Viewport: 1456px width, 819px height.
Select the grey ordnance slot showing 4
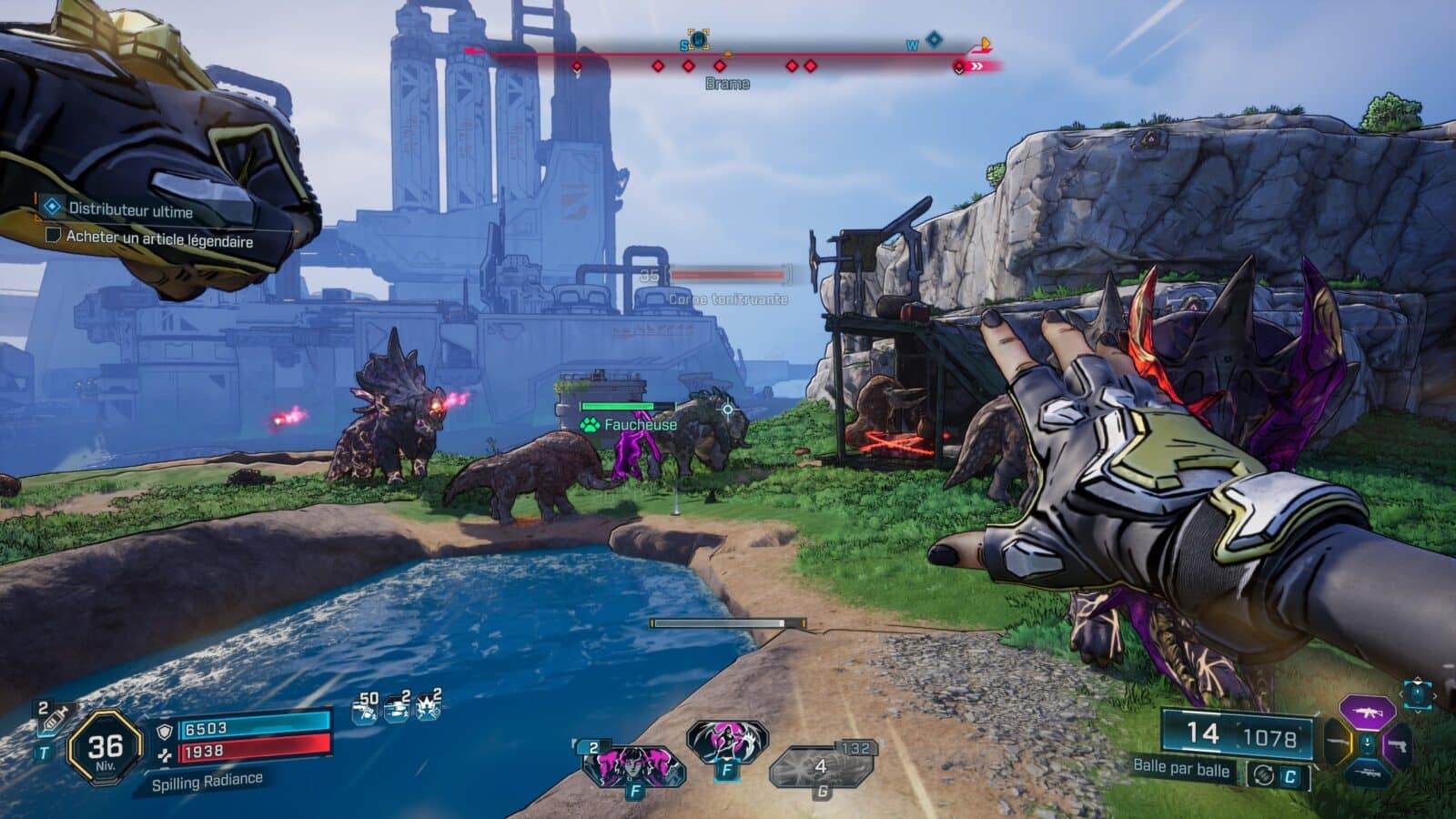pos(821,766)
